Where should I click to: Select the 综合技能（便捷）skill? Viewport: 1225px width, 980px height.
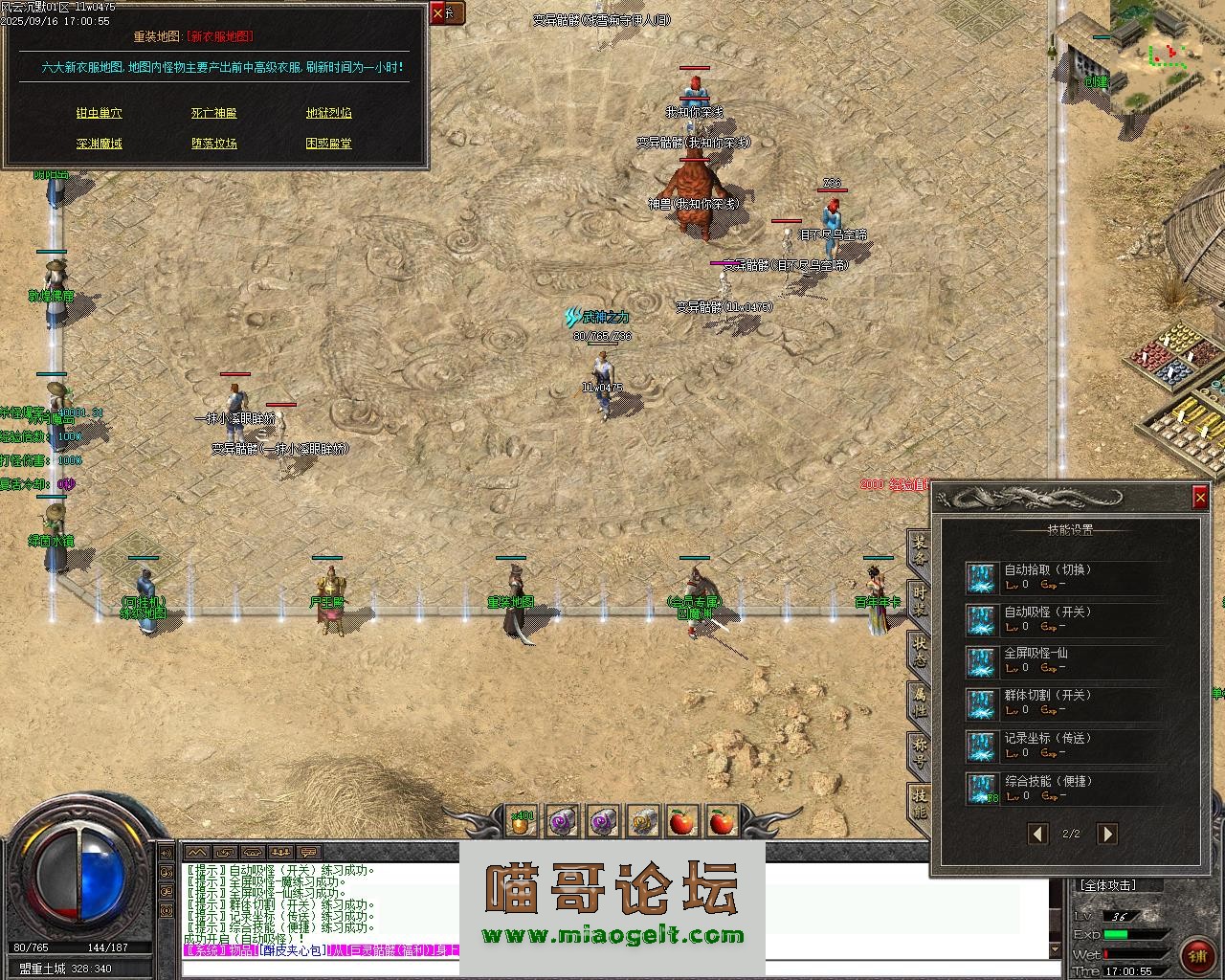(x=981, y=789)
